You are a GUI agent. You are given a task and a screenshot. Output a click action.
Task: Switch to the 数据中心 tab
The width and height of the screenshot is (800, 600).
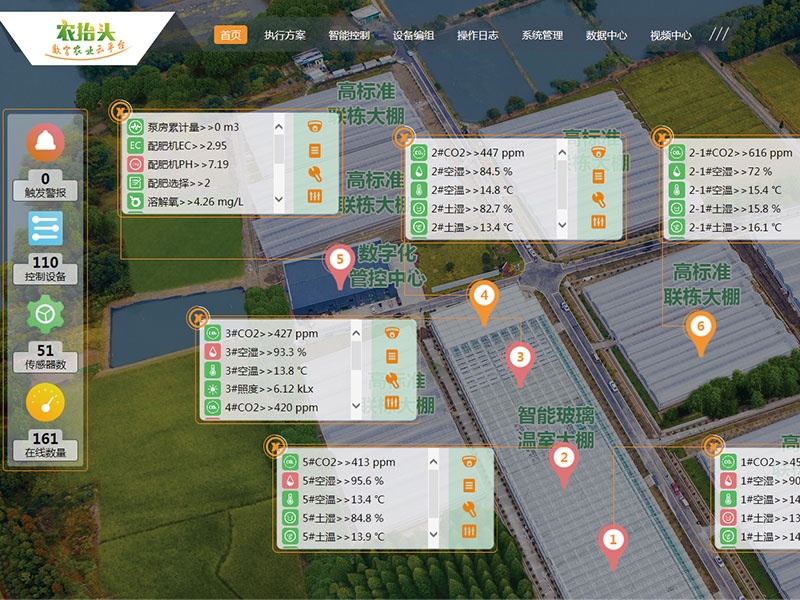pos(607,35)
